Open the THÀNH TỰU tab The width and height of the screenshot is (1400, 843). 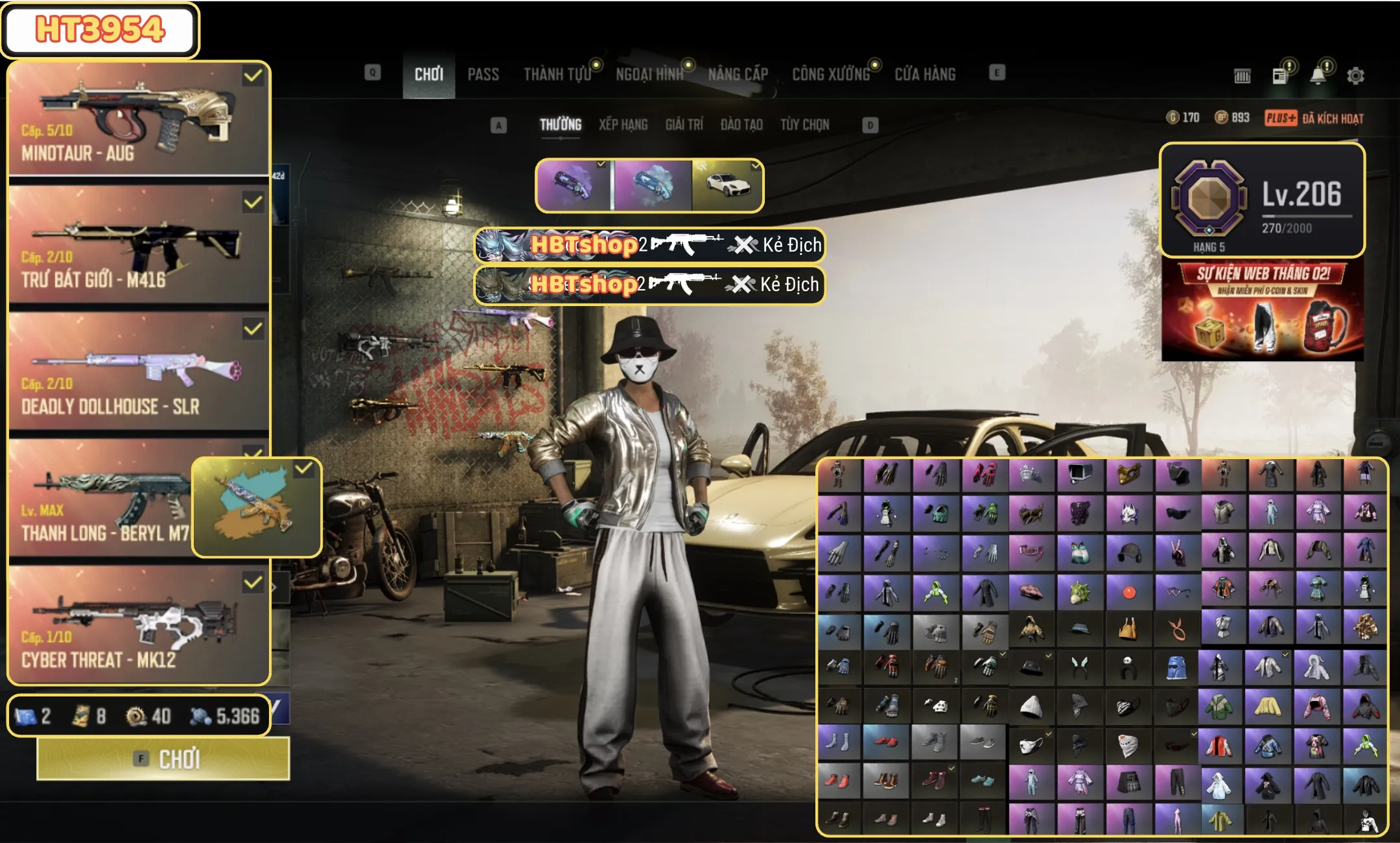click(557, 75)
